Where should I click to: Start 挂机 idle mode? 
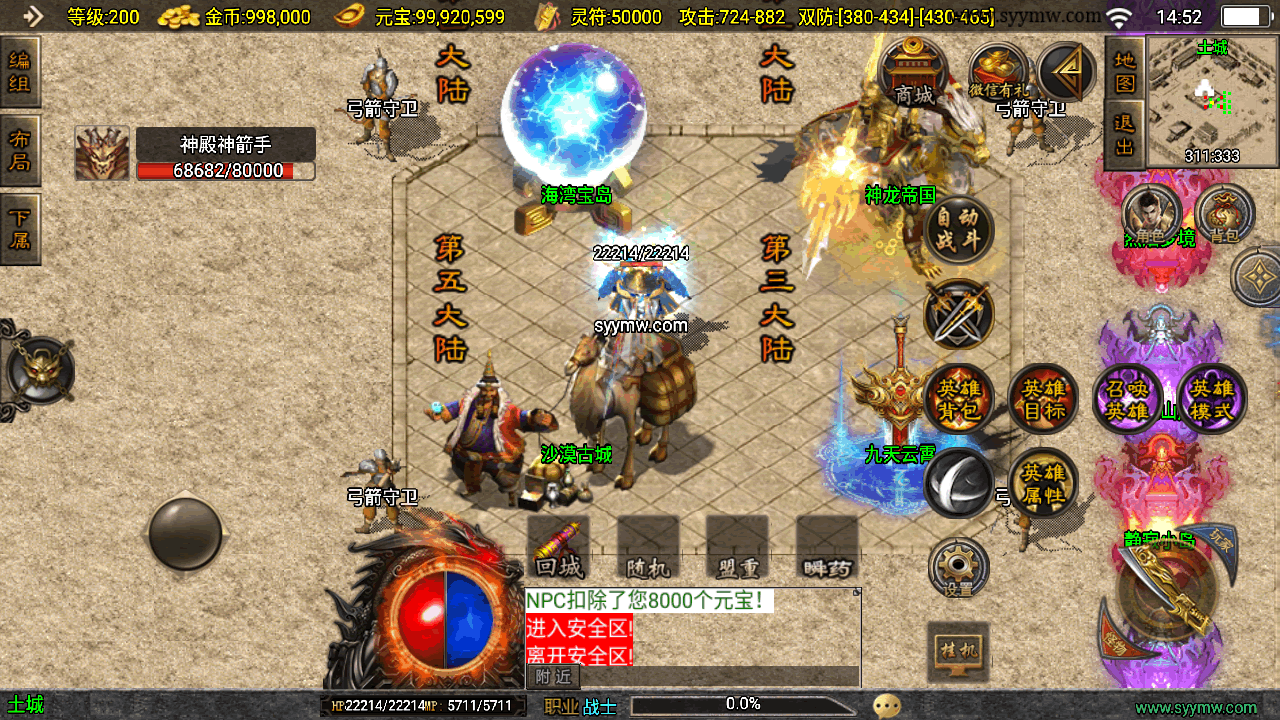pyautogui.click(x=958, y=652)
